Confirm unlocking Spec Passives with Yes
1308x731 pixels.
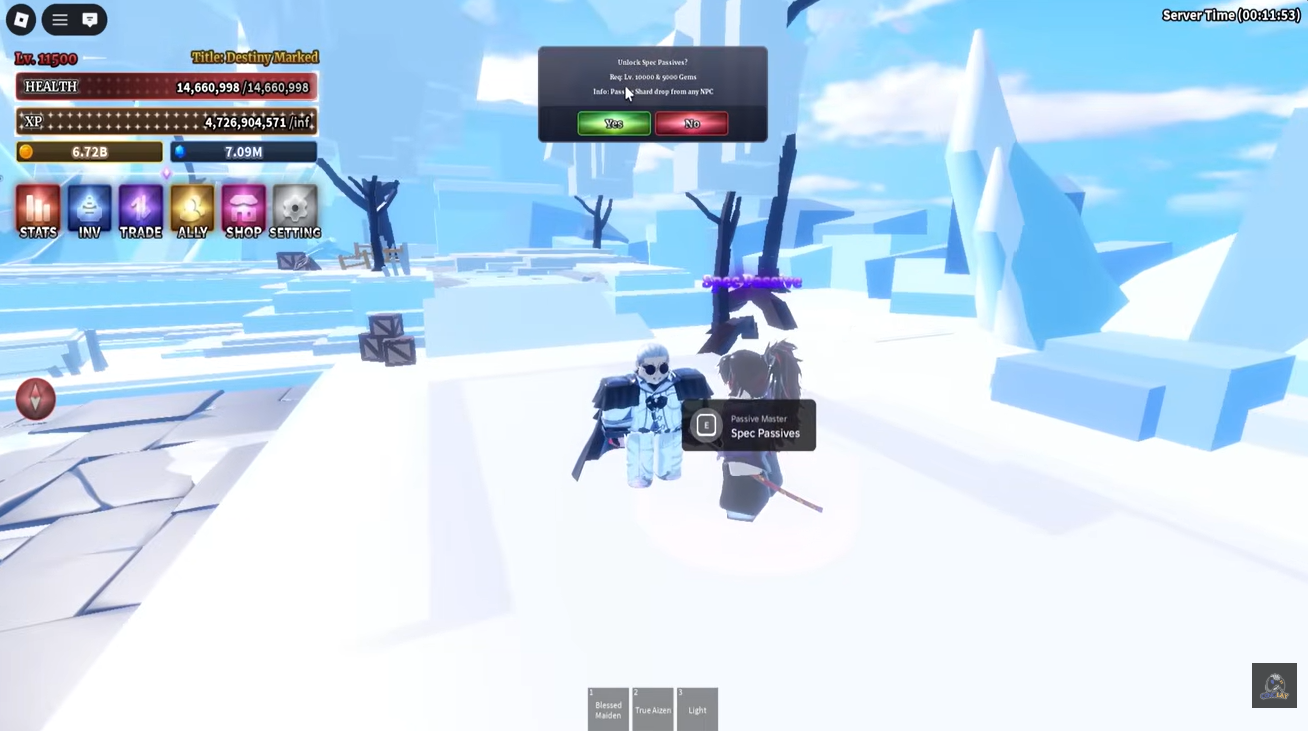coord(613,123)
